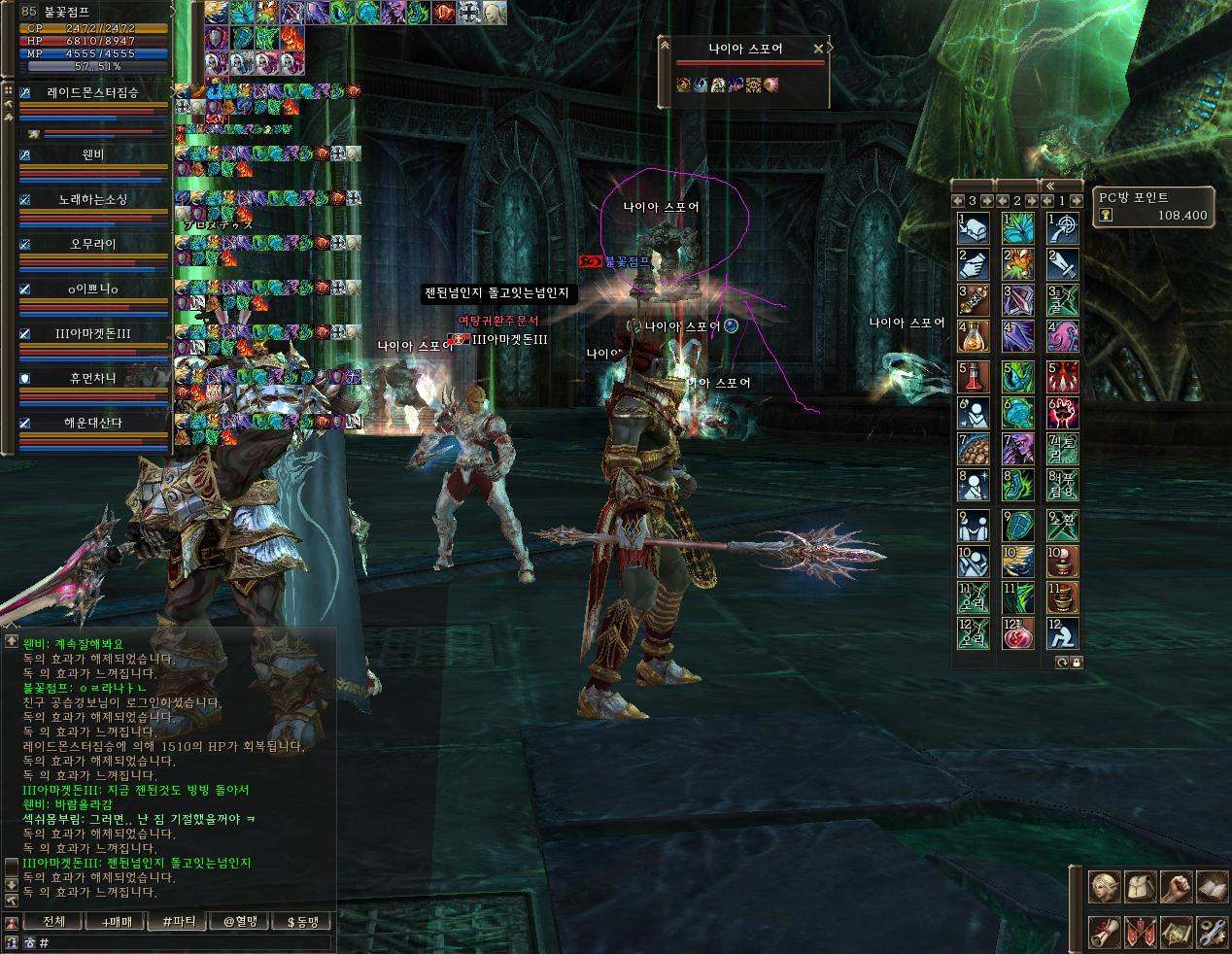1232x954 pixels.
Task: Close the 나이아 스포어 target window
Action: (x=818, y=48)
